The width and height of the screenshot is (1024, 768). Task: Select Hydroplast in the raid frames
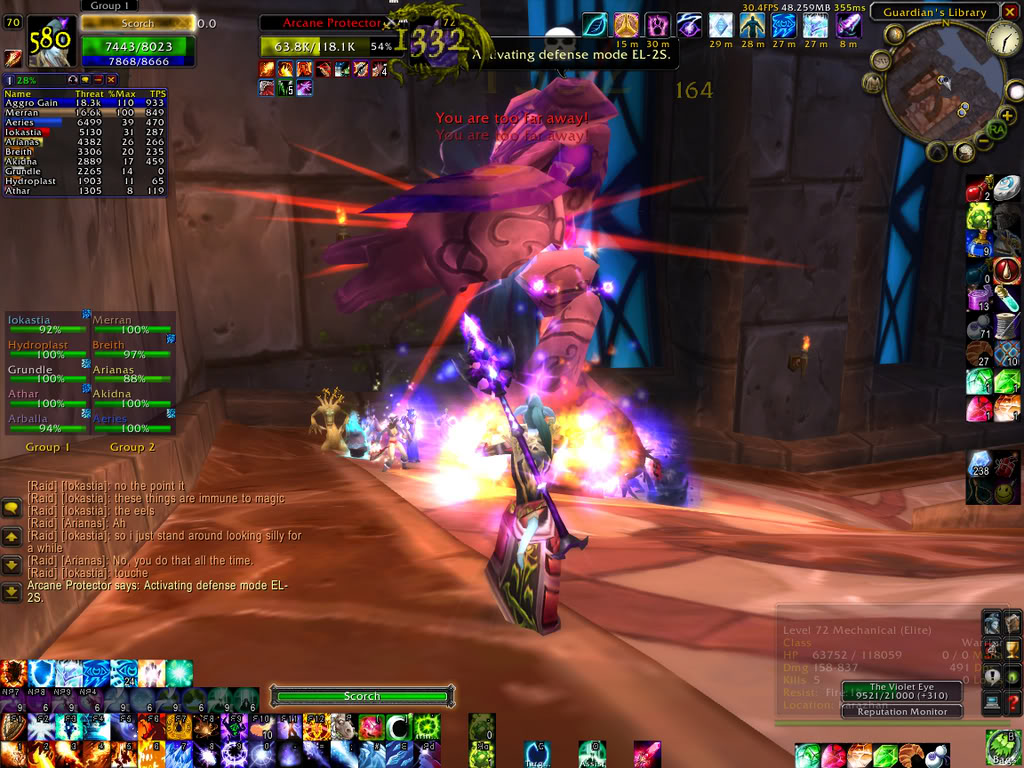pos(47,350)
